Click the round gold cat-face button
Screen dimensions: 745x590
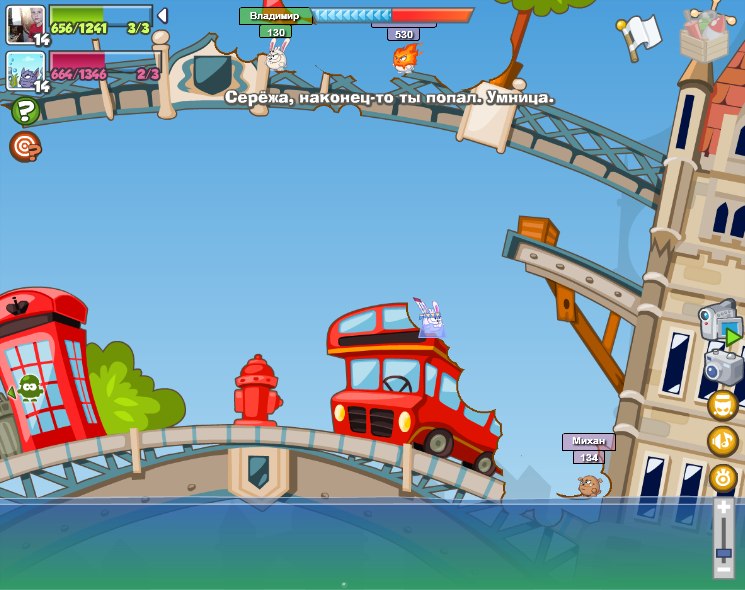(x=723, y=405)
